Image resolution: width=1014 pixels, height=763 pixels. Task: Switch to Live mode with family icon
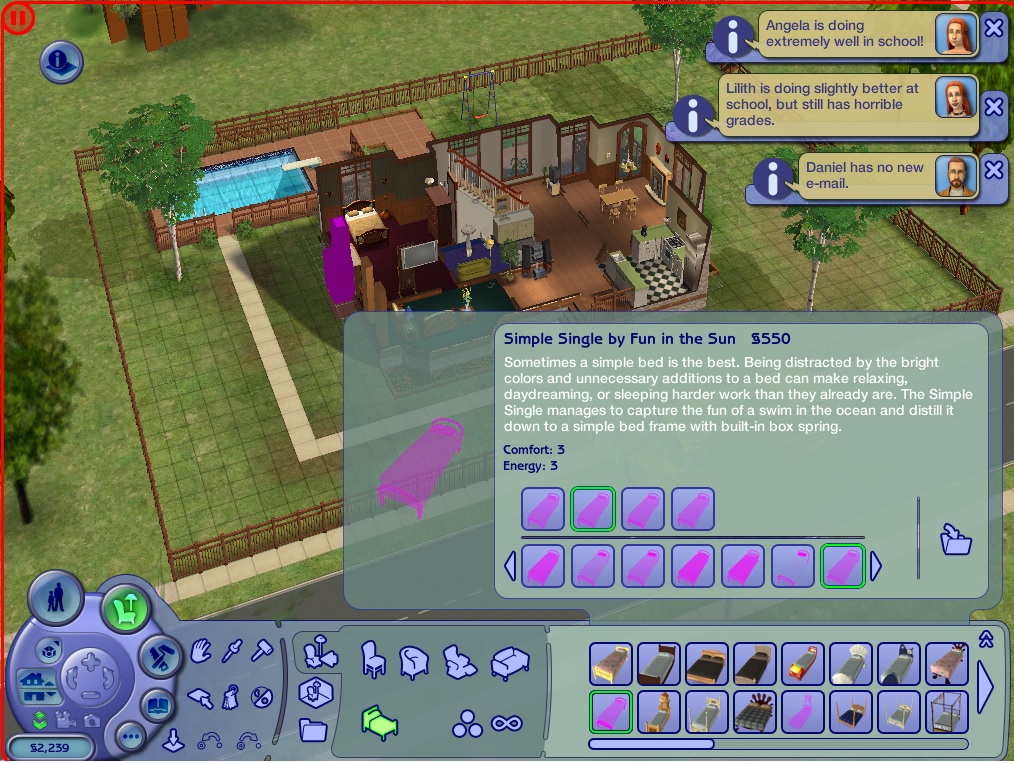(x=54, y=600)
